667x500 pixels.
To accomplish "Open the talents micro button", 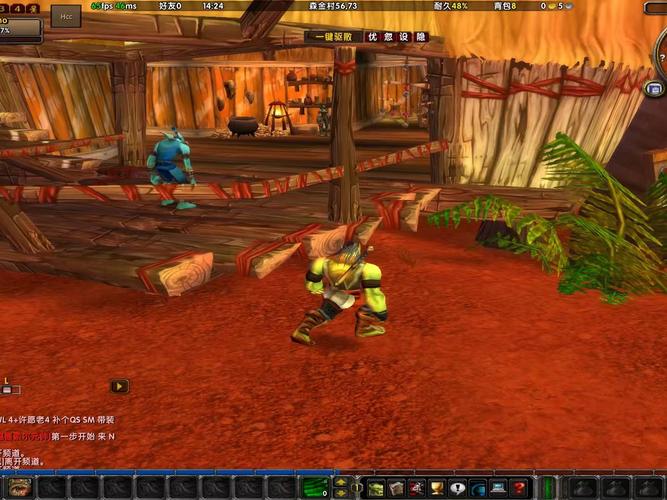I will pyautogui.click(x=417, y=488).
